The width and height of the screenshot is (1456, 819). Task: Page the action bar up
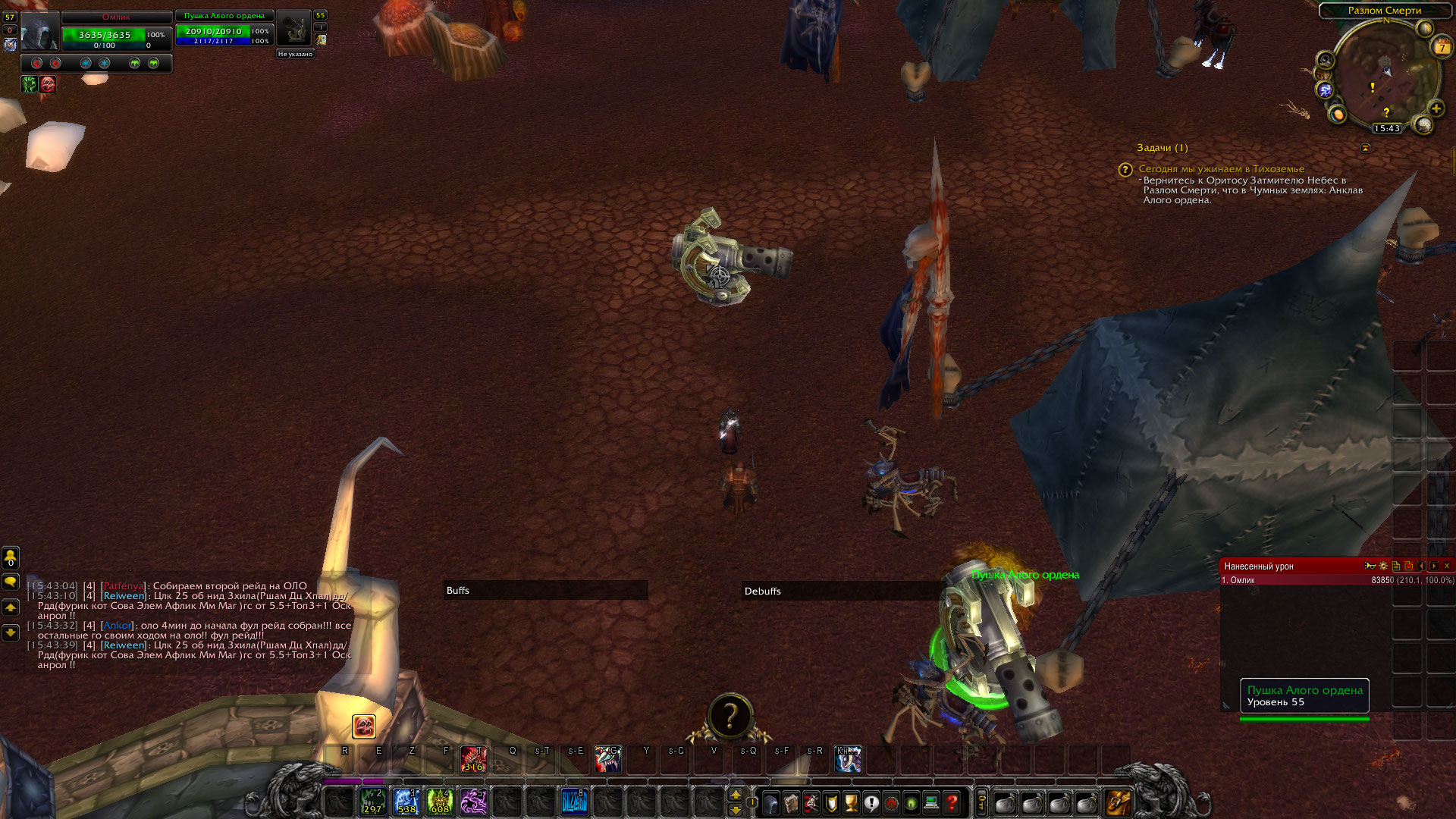[735, 795]
